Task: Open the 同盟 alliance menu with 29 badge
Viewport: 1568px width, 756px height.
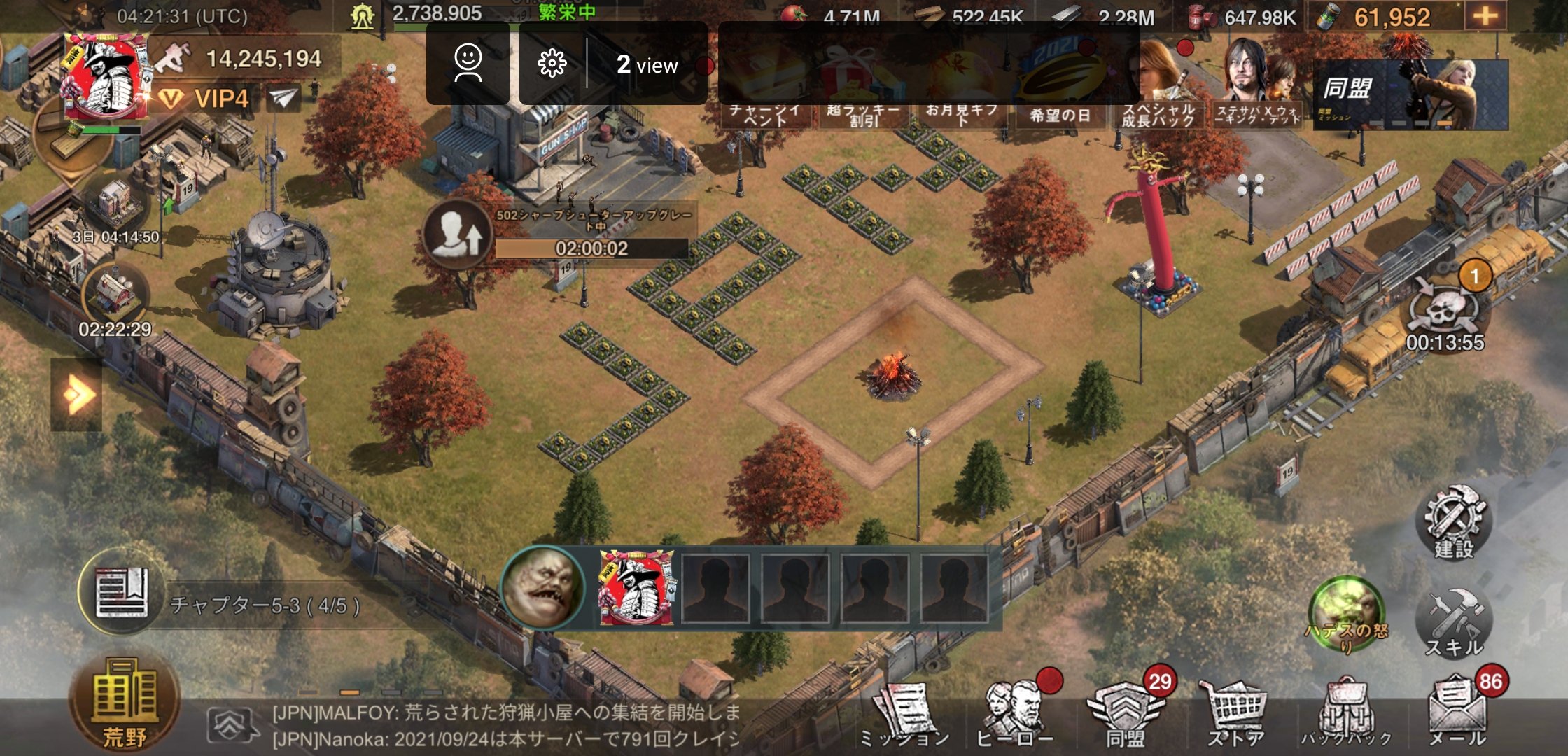Action: [1126, 713]
